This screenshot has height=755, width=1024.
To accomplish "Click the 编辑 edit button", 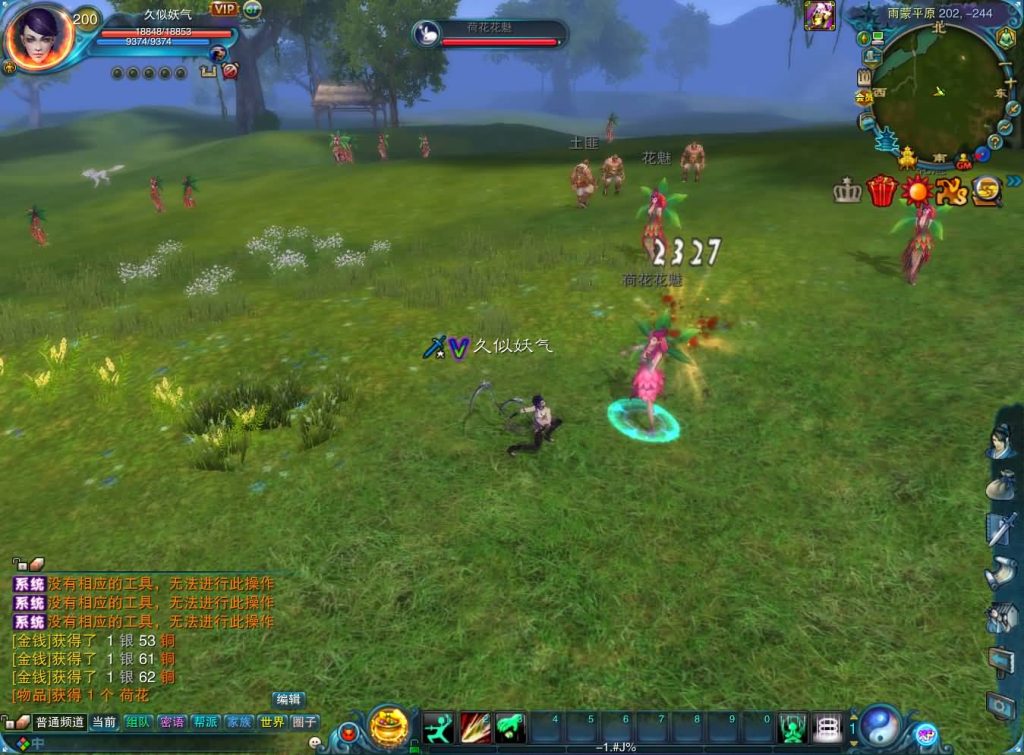I will tap(288, 699).
